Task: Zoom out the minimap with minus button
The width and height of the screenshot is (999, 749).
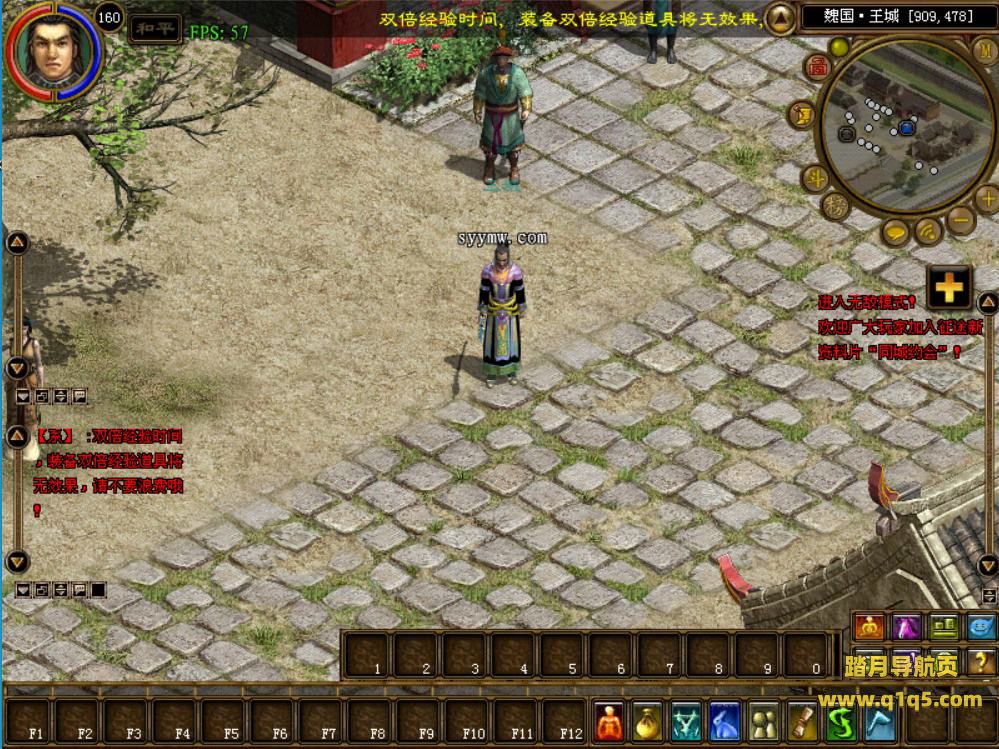Action: [960, 220]
